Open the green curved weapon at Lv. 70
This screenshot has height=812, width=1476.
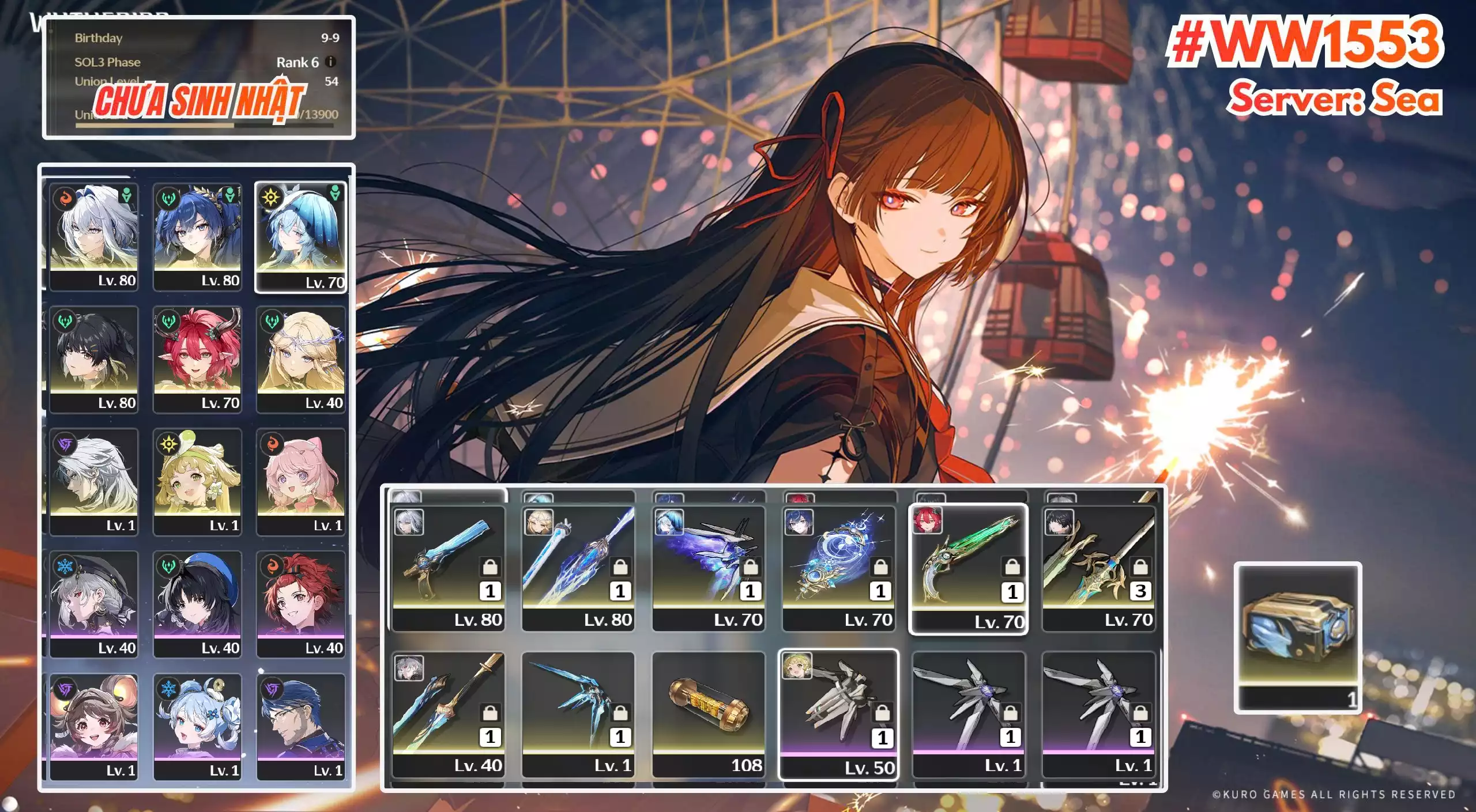pos(968,568)
